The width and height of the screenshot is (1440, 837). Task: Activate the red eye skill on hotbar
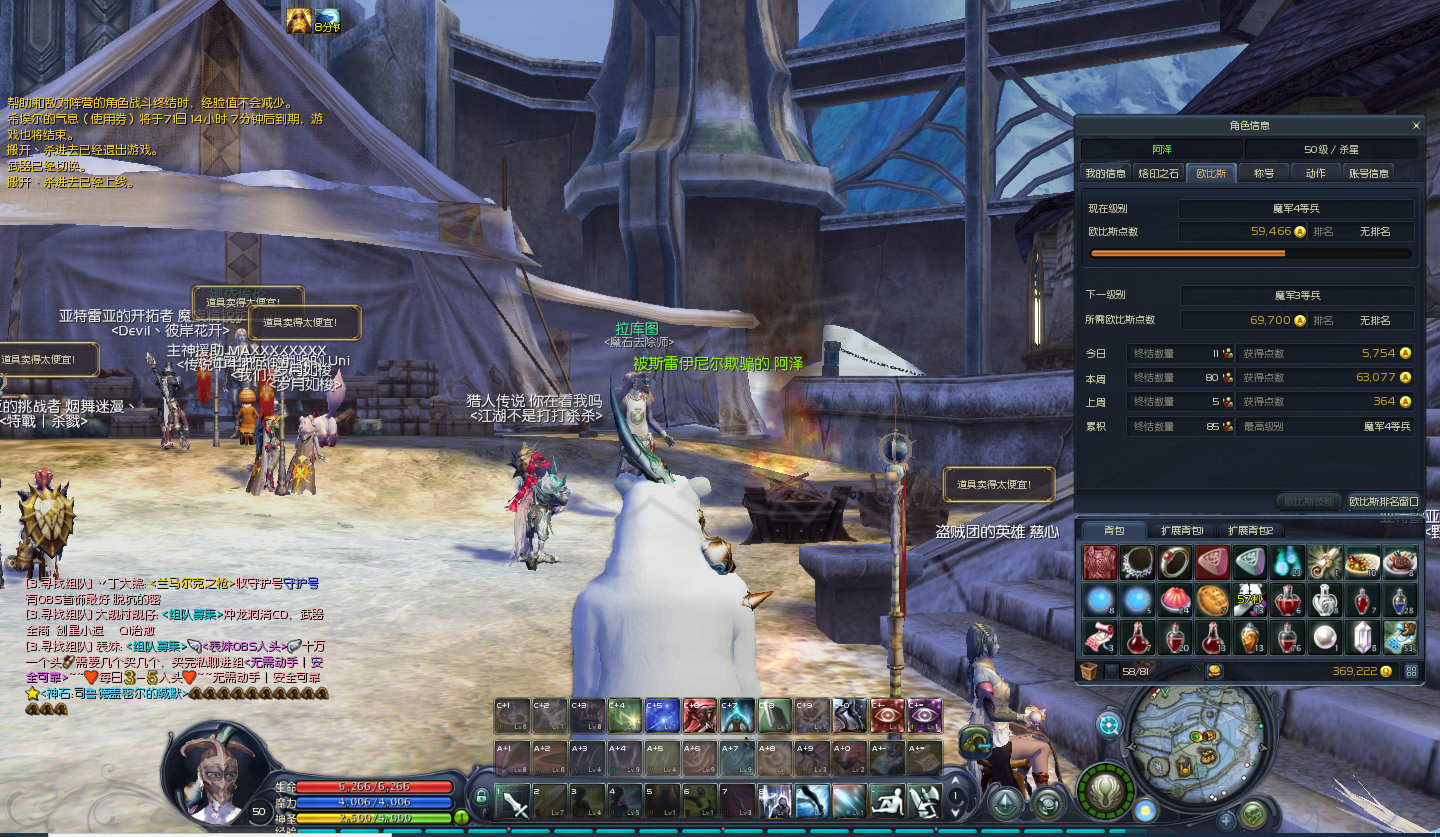pyautogui.click(x=887, y=715)
